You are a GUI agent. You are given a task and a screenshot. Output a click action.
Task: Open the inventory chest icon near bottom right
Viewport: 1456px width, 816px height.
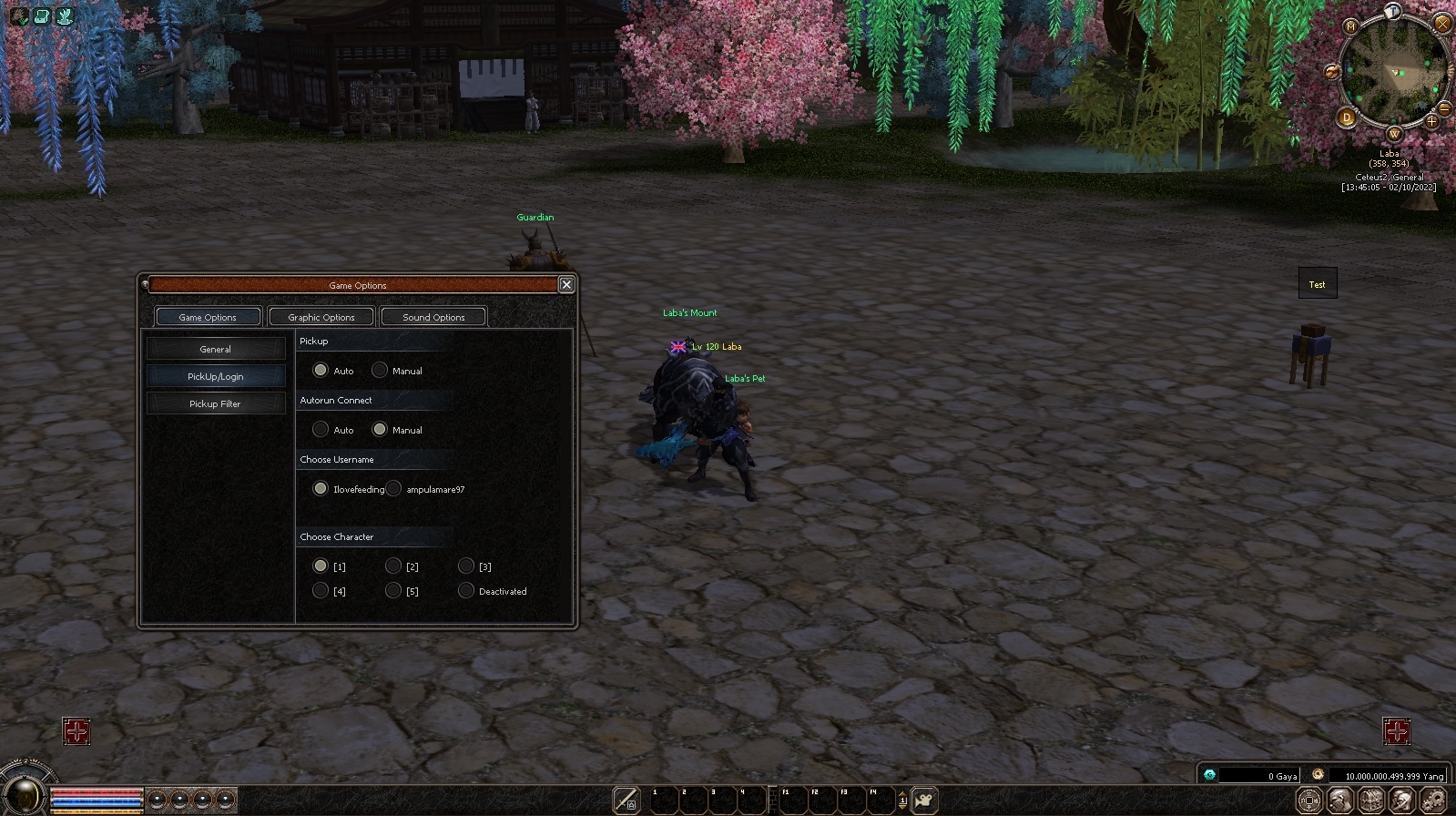click(x=1370, y=800)
